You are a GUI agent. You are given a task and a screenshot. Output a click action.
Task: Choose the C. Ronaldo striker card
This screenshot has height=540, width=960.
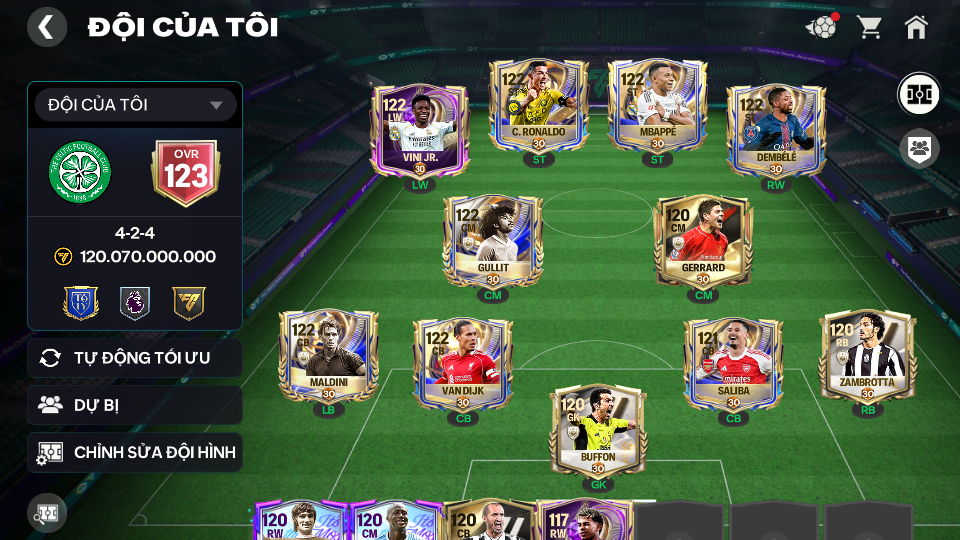[538, 105]
